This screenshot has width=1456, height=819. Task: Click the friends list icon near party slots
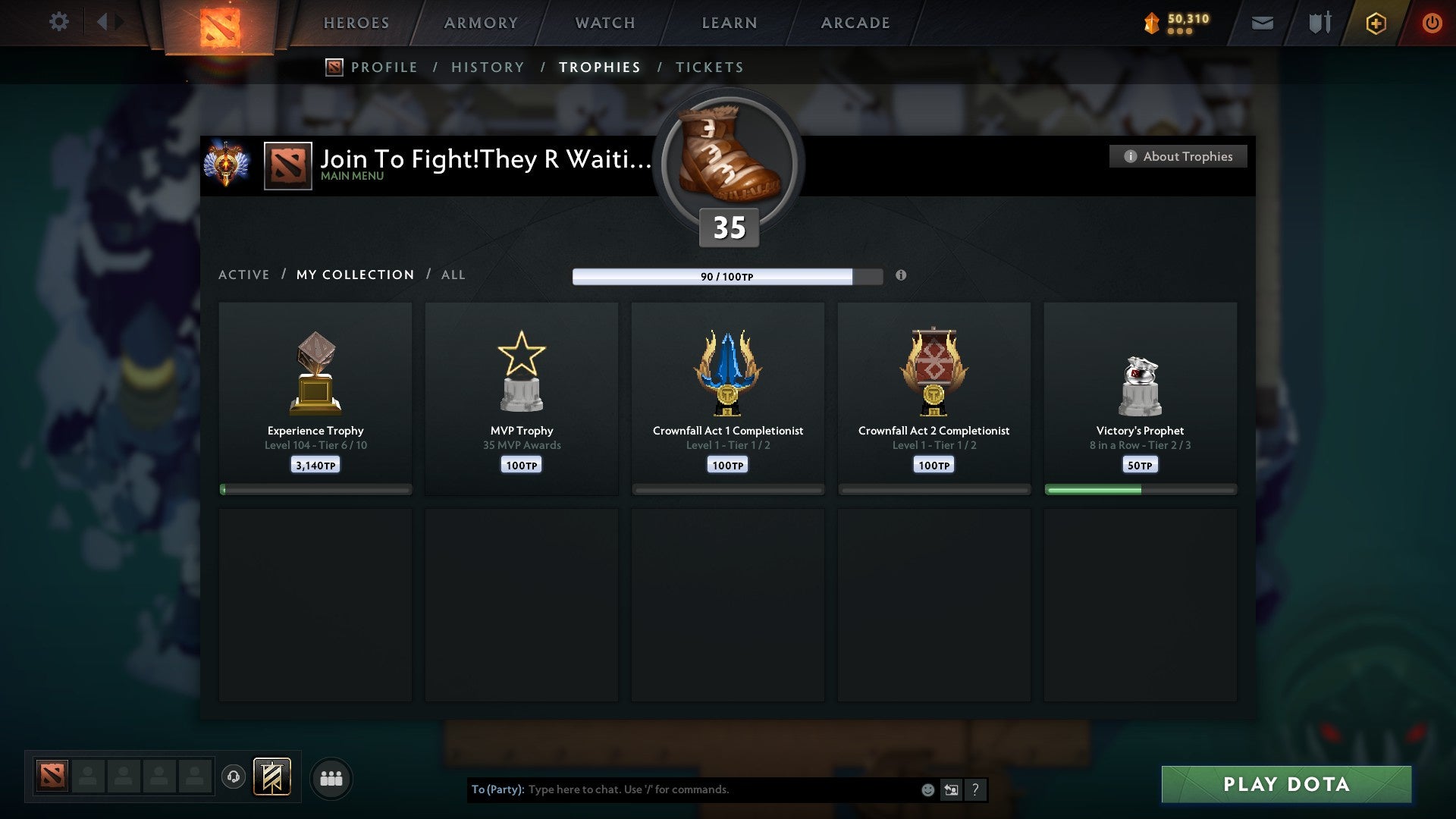coord(331,777)
